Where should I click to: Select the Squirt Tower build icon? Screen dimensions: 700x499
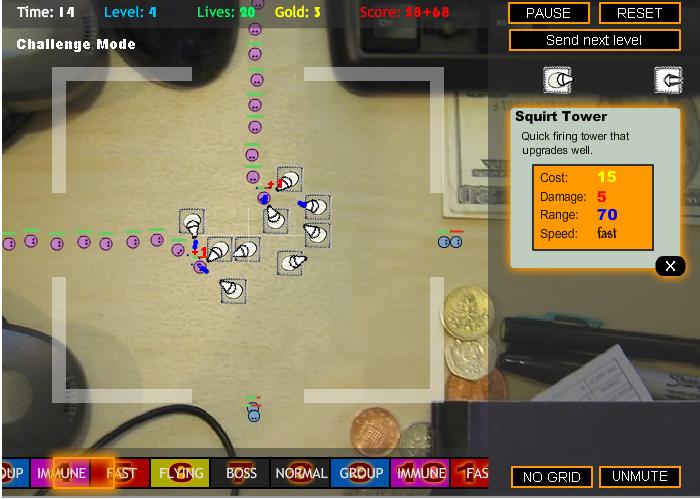point(558,80)
